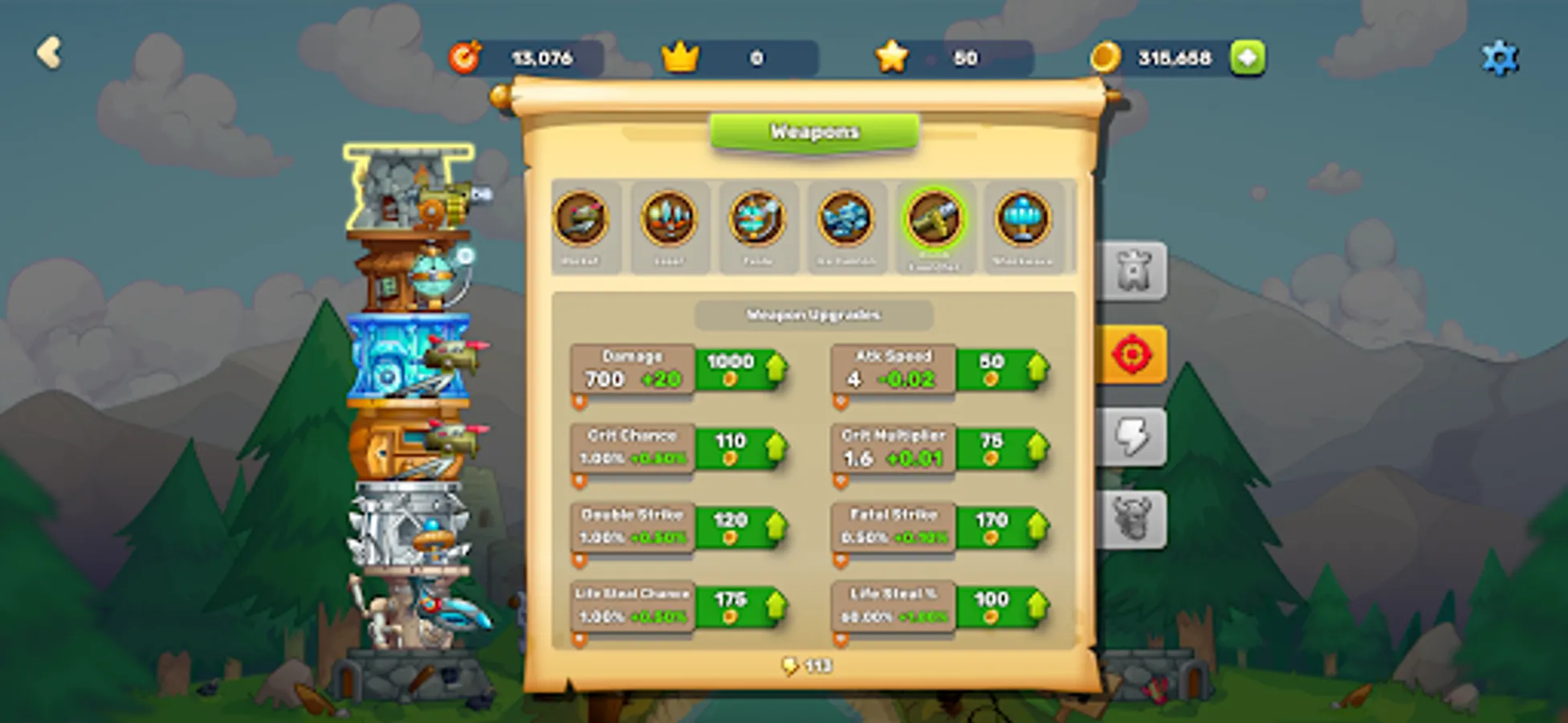Open the tower upgrades panel icon

point(1133,271)
